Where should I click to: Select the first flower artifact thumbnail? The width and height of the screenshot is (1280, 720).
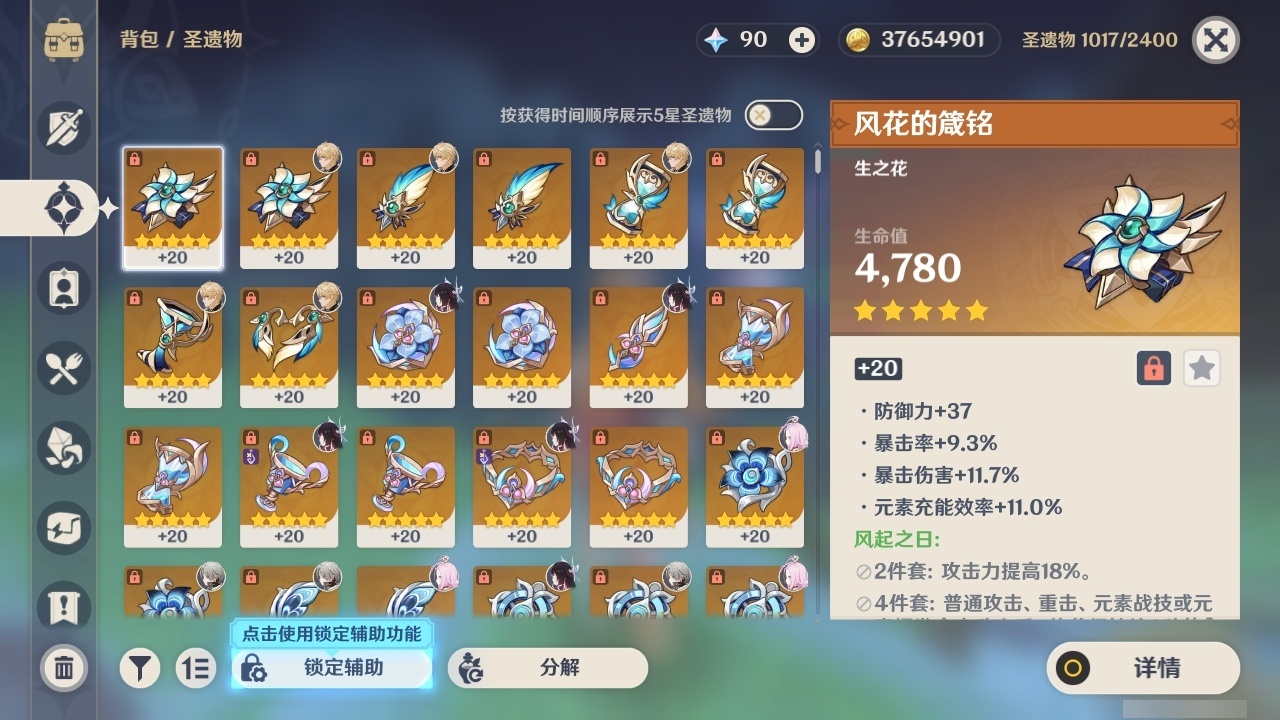(x=173, y=207)
